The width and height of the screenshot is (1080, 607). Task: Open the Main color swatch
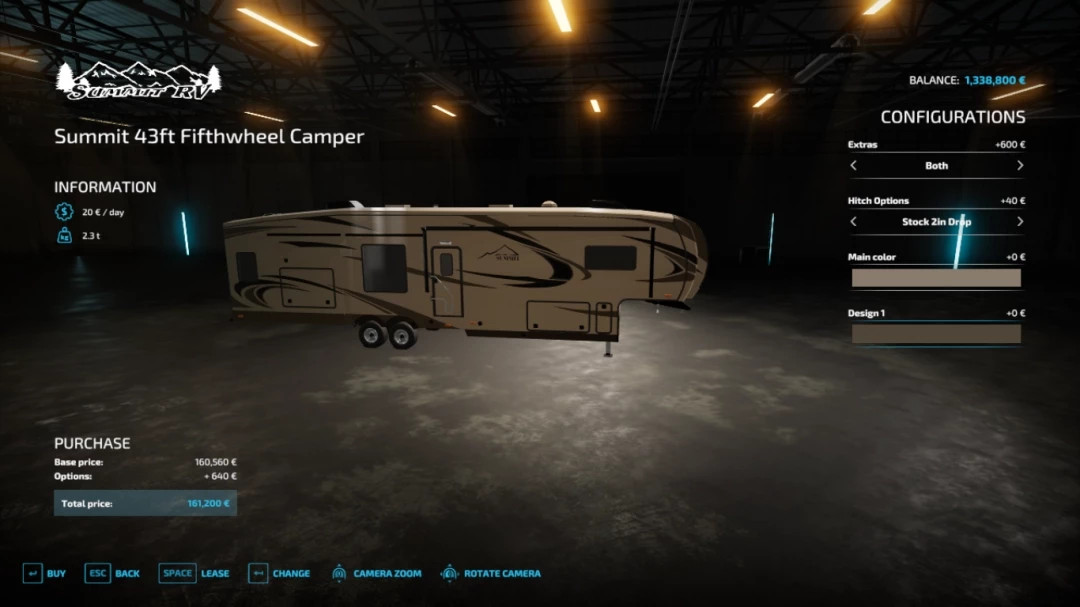[x=936, y=278]
